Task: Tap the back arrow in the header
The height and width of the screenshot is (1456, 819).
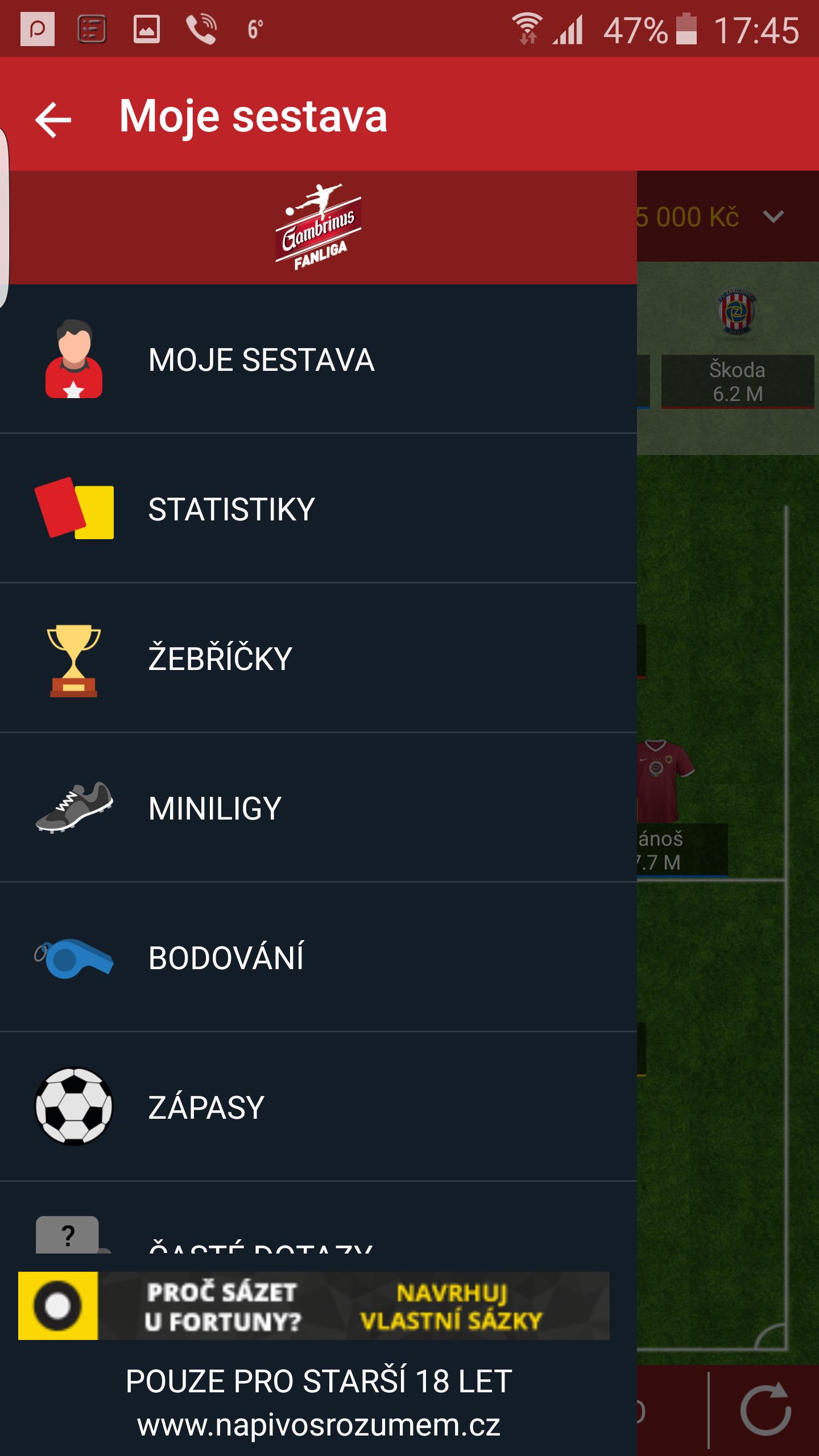Action: pyautogui.click(x=52, y=119)
